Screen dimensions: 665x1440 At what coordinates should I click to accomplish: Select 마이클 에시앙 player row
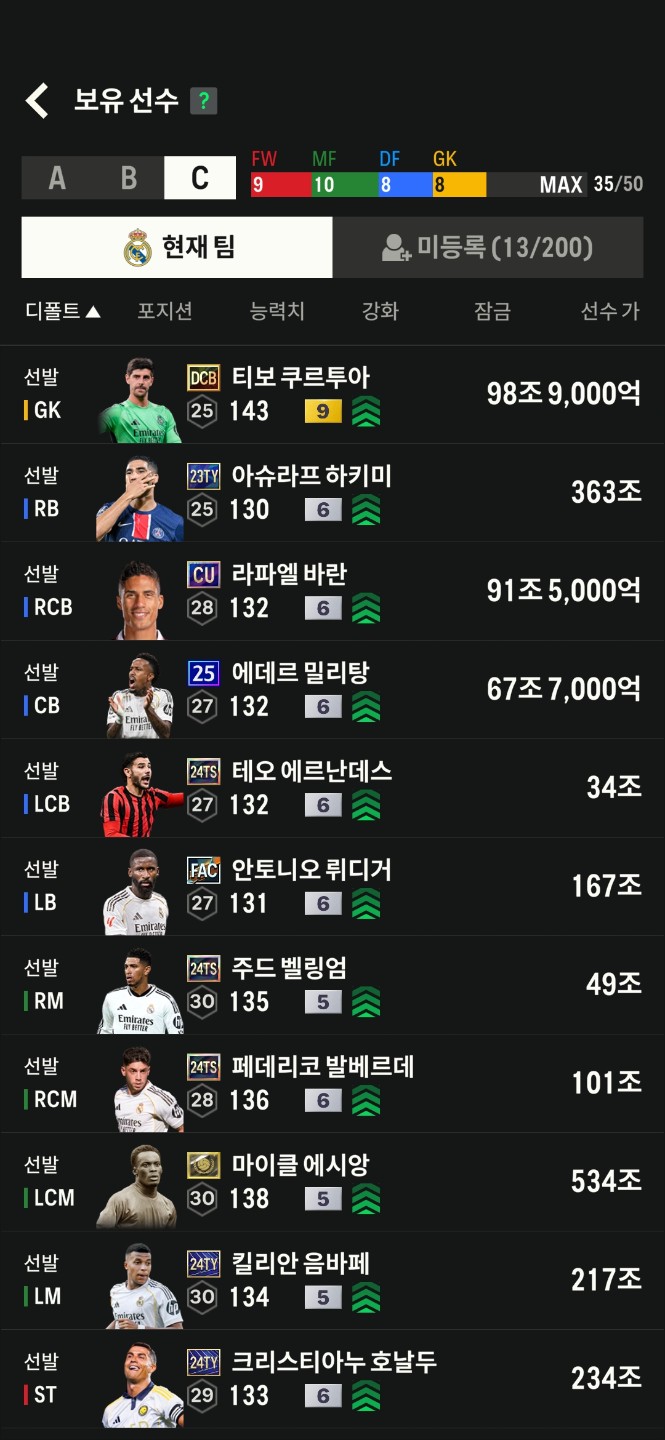pyautogui.click(x=332, y=1181)
